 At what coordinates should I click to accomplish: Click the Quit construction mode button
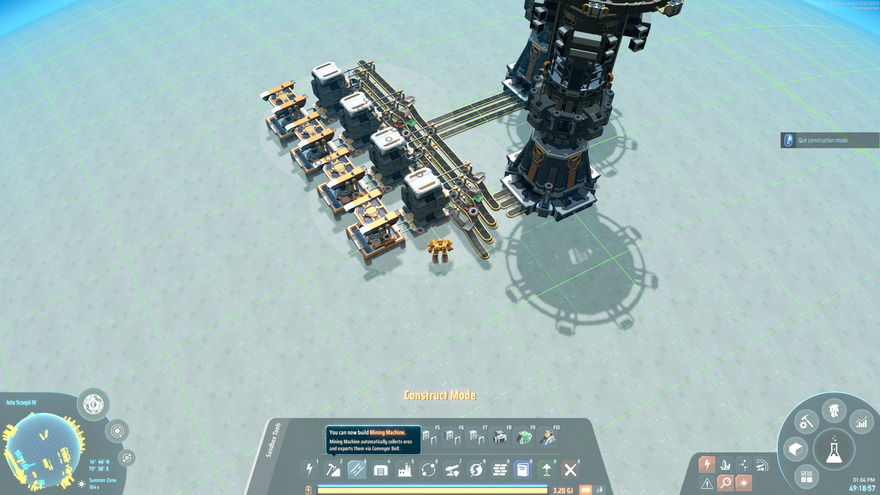[830, 140]
